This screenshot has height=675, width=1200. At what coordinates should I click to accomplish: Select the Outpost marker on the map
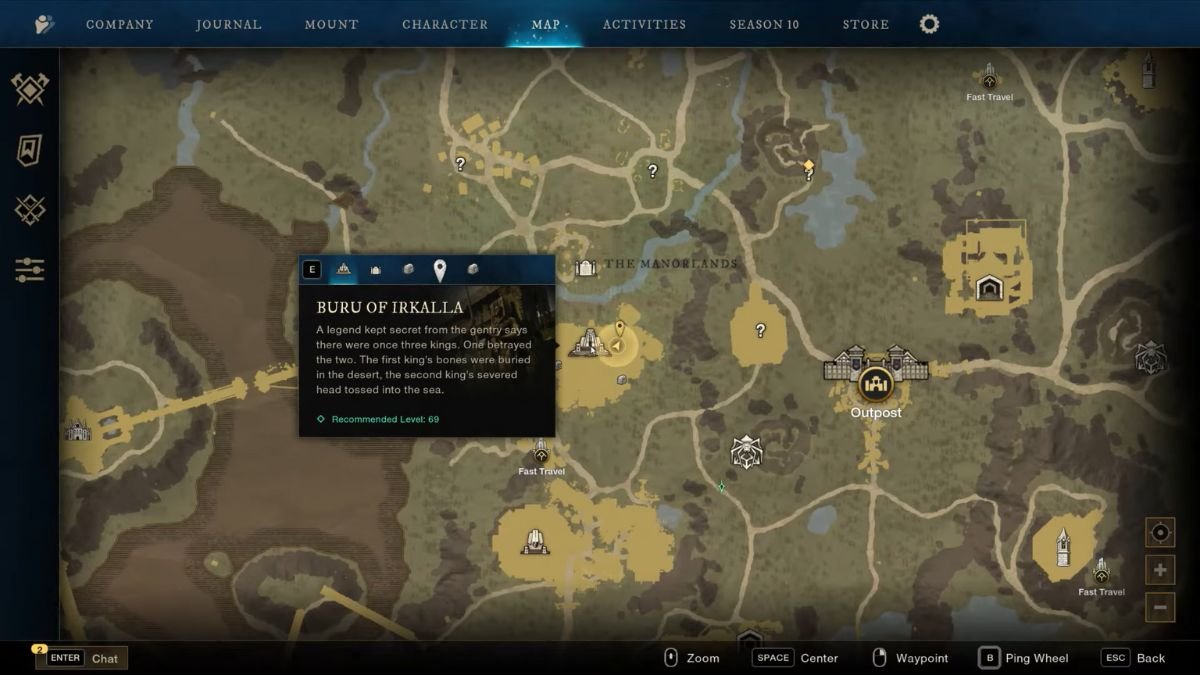(876, 383)
